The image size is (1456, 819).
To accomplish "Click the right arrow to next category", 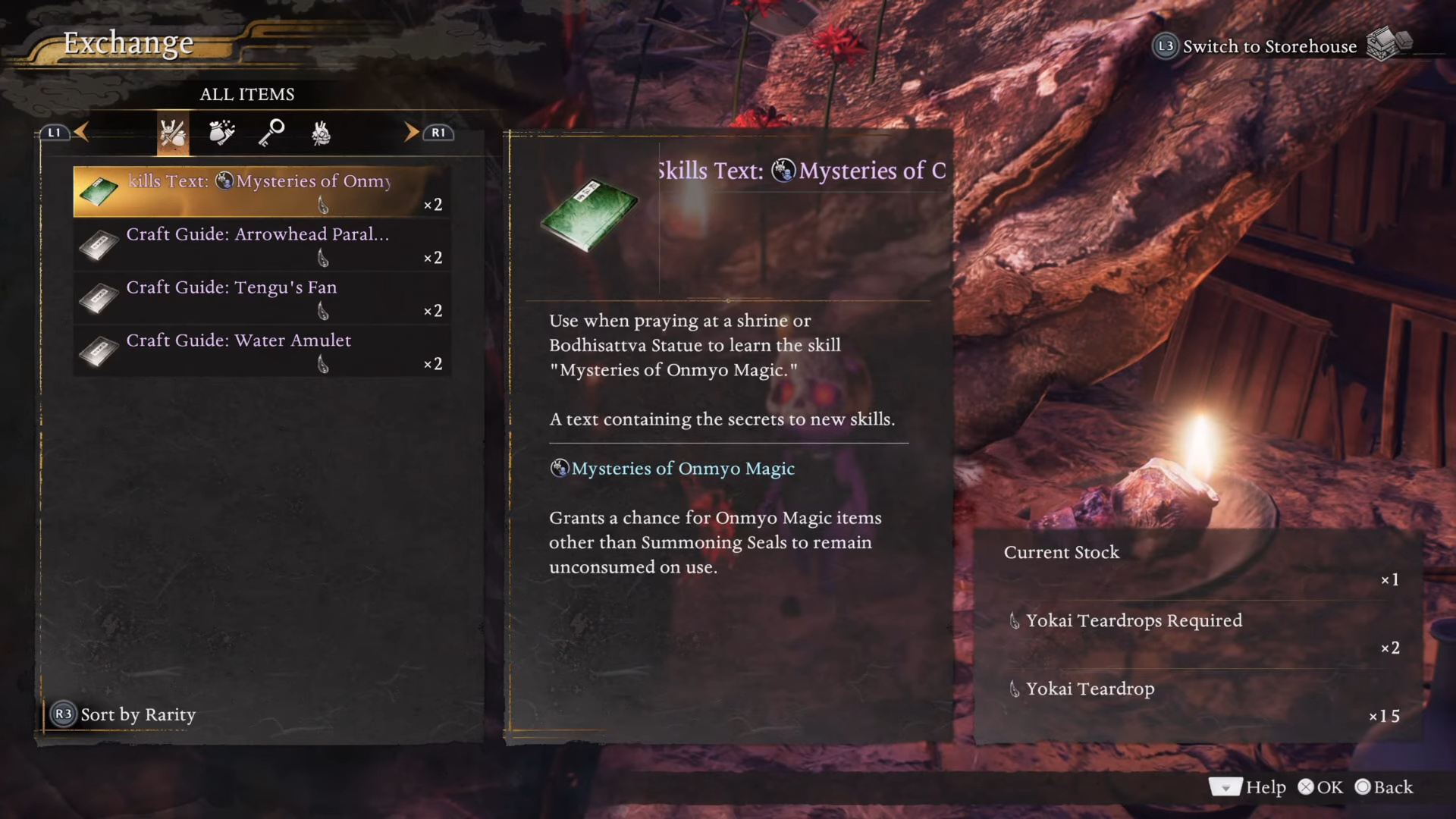I will coord(411,132).
